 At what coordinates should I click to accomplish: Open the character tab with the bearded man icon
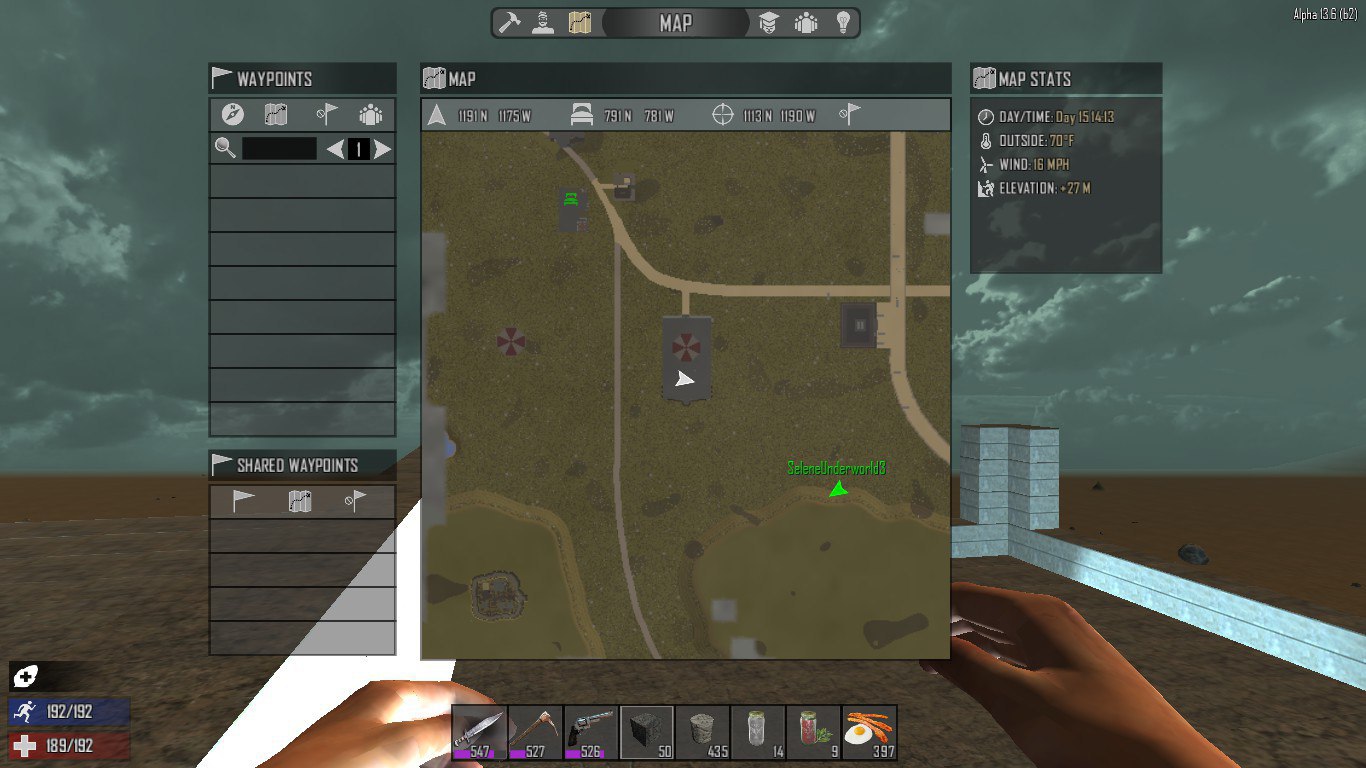(543, 23)
